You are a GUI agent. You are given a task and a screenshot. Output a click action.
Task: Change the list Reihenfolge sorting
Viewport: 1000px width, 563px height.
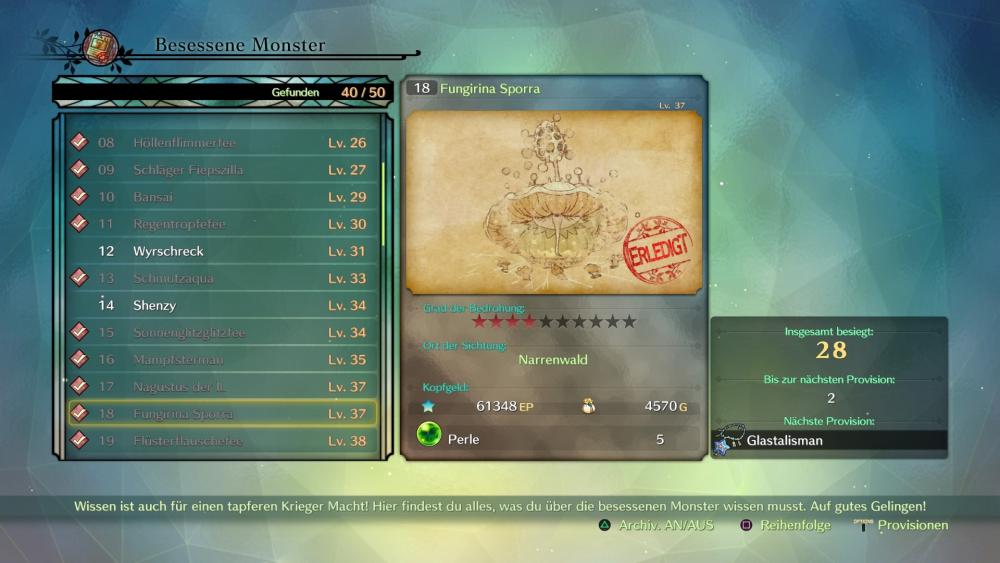(785, 525)
